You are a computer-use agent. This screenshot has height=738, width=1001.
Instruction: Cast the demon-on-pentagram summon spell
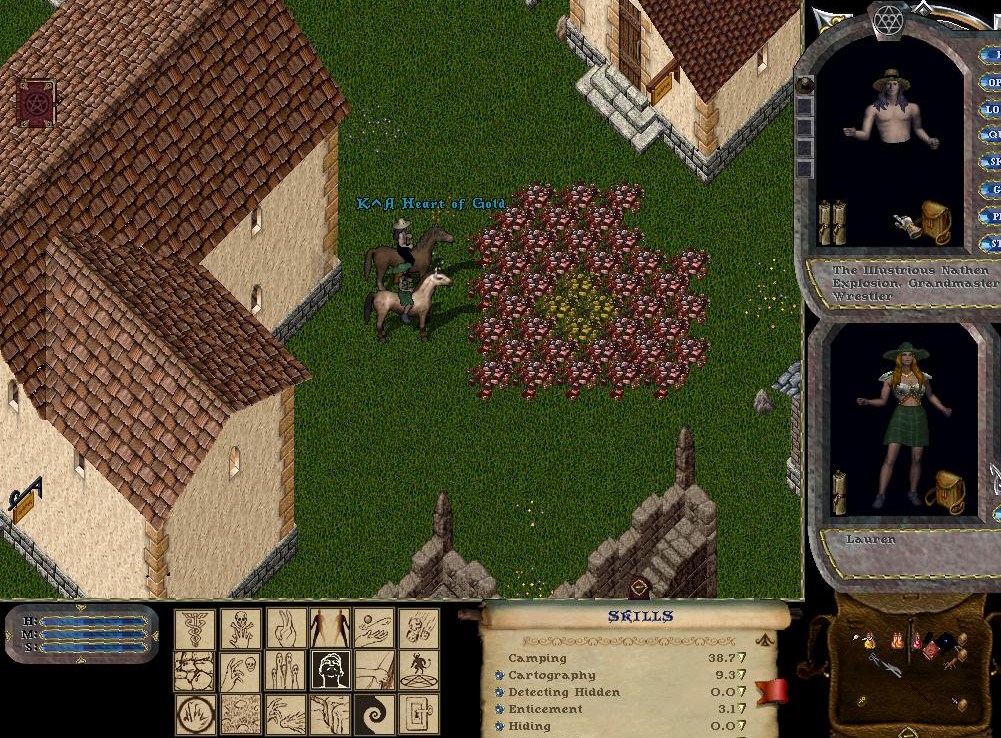coord(419,671)
